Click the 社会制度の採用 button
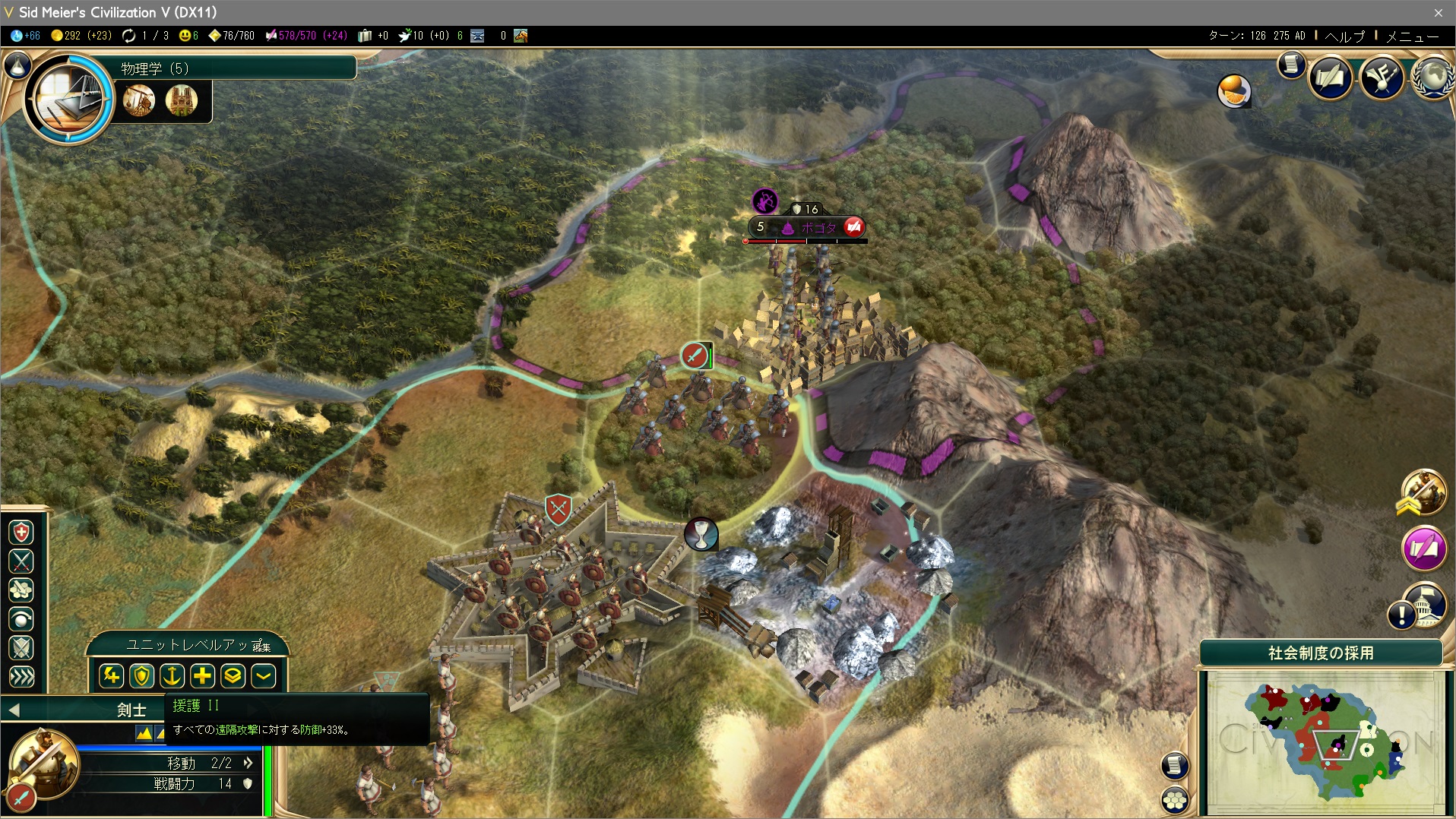Screen dimensions: 1456x819 point(1320,653)
